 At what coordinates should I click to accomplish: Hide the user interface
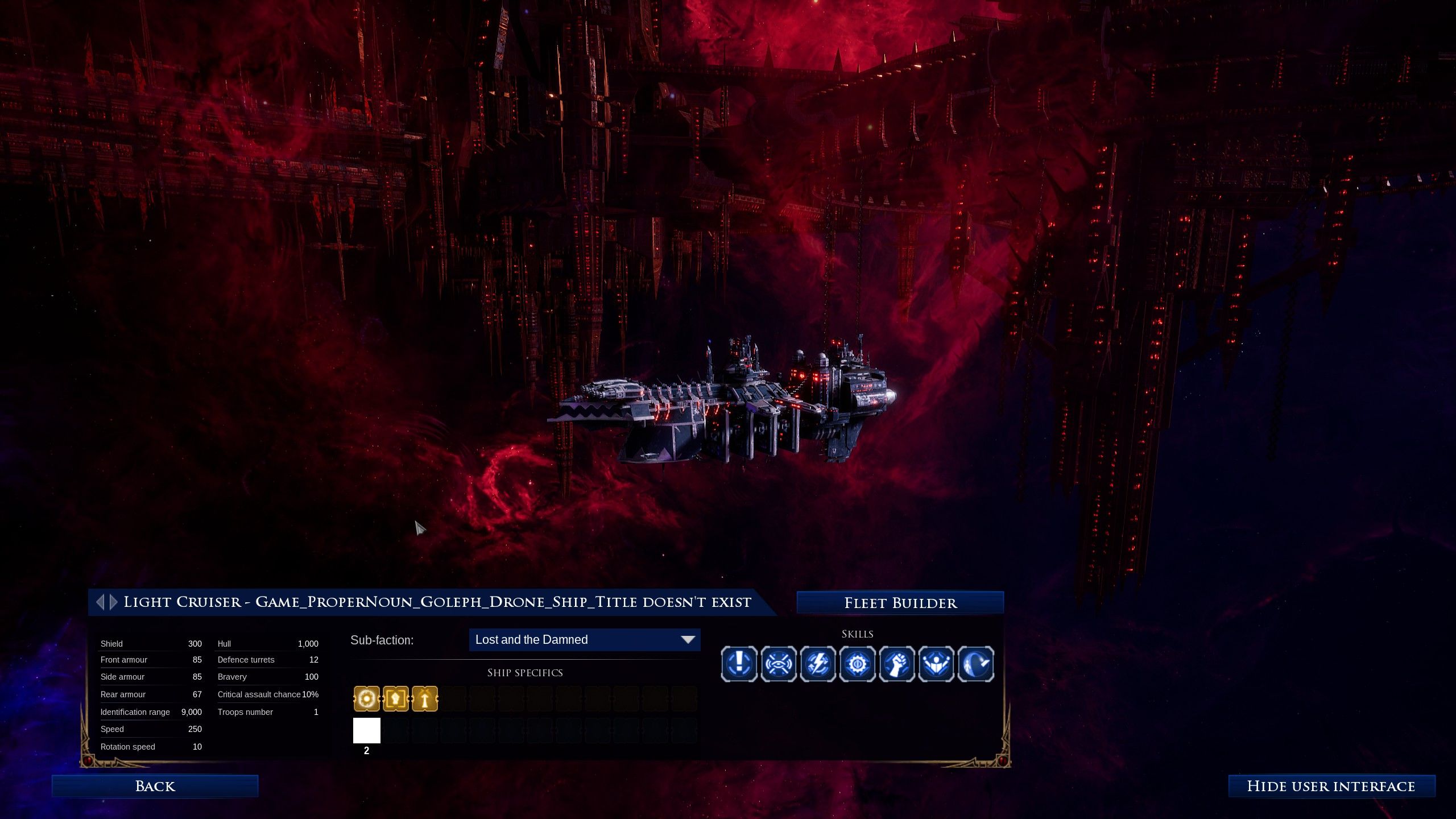pyautogui.click(x=1331, y=786)
